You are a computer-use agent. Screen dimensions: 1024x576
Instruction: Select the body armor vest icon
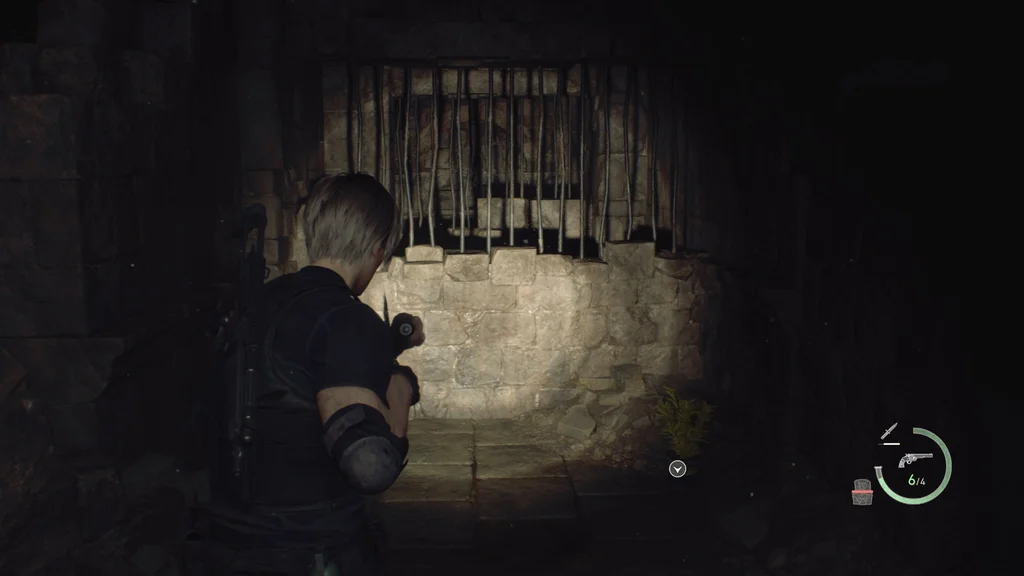point(862,491)
